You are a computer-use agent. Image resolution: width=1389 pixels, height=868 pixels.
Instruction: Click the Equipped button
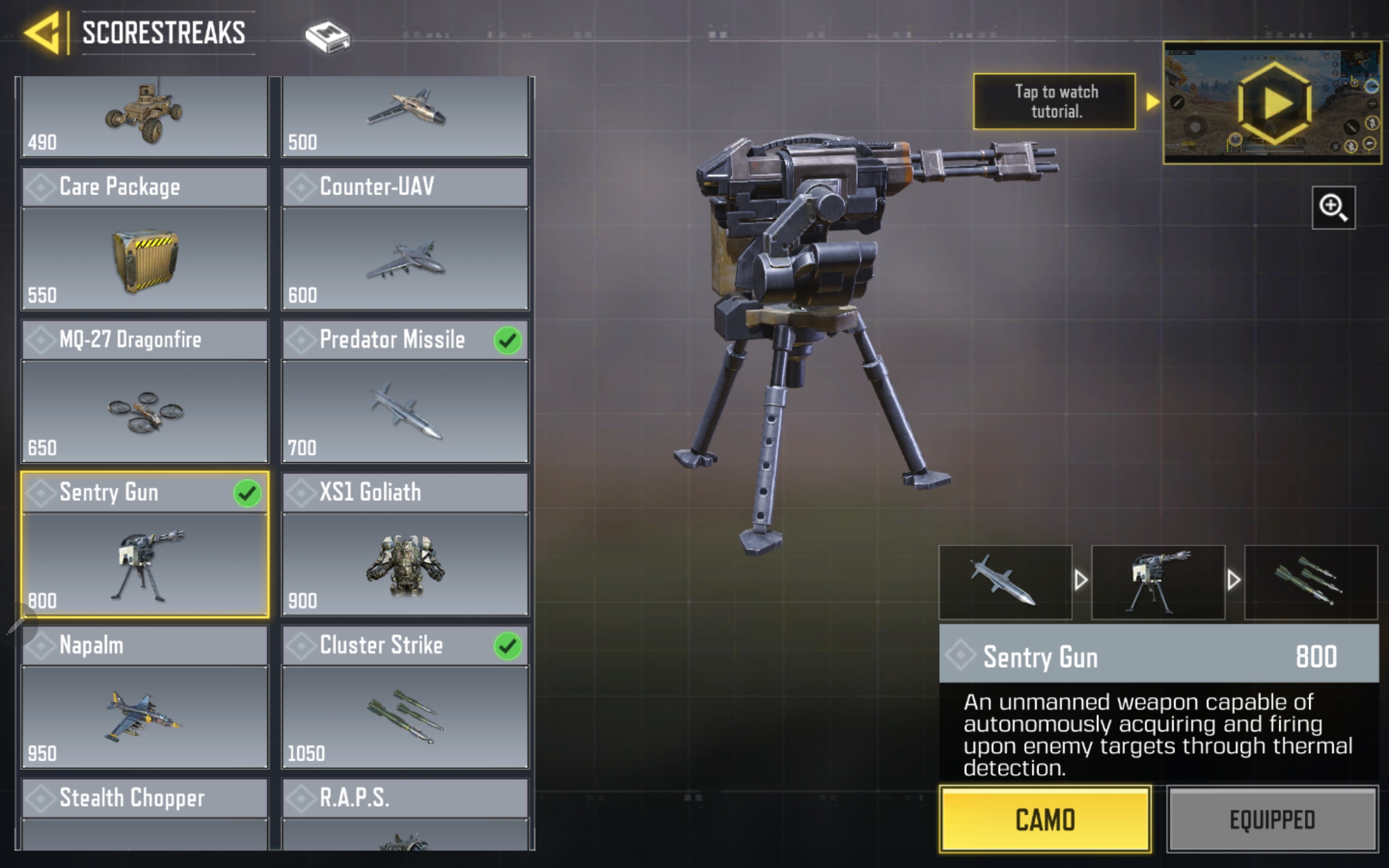[1272, 819]
